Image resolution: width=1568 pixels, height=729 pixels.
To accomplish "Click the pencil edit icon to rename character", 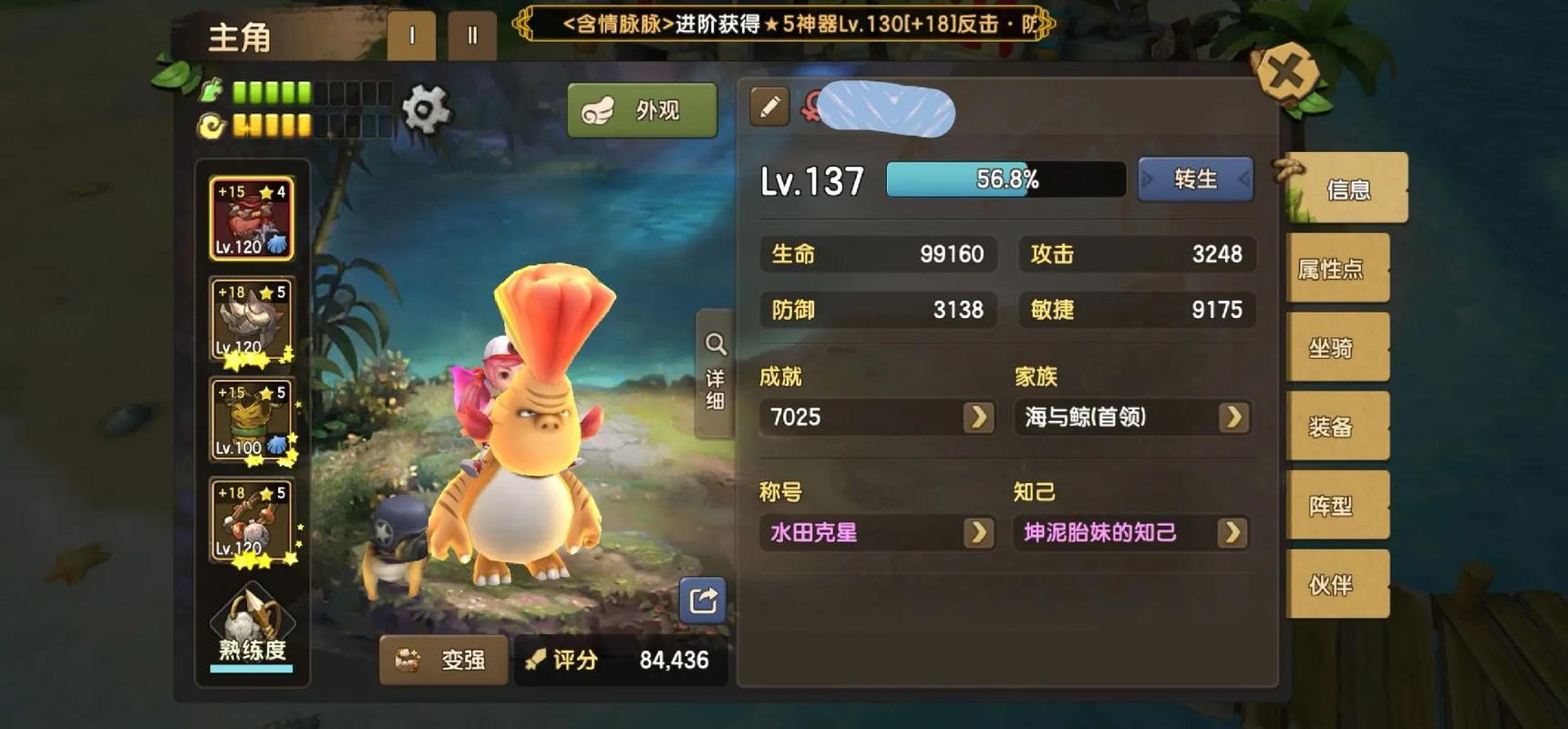I will [769, 107].
